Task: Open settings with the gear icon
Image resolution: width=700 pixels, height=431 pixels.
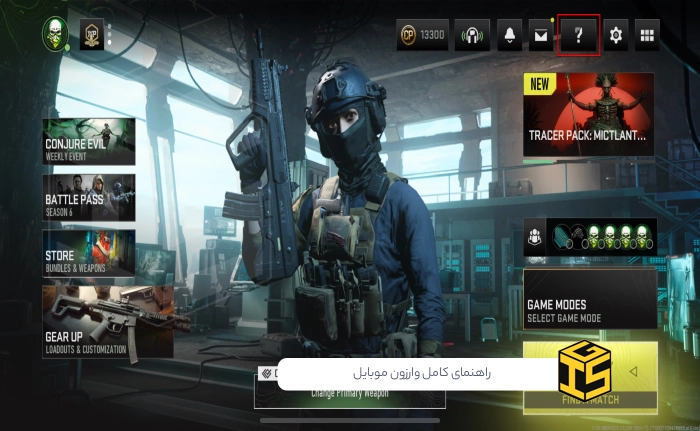Action: click(615, 36)
